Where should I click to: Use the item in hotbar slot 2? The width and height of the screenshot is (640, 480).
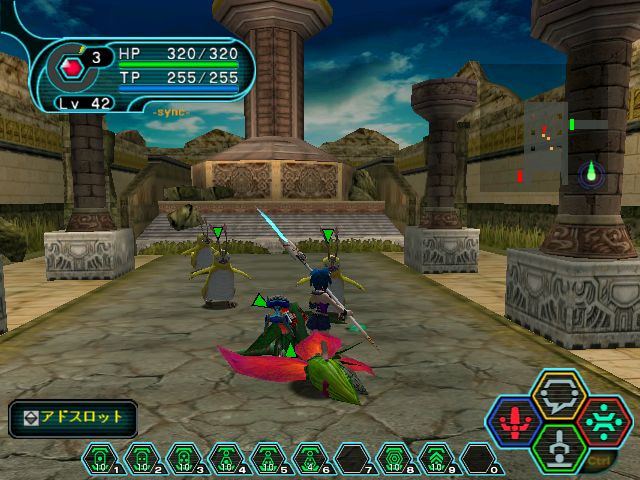[x=141, y=458]
